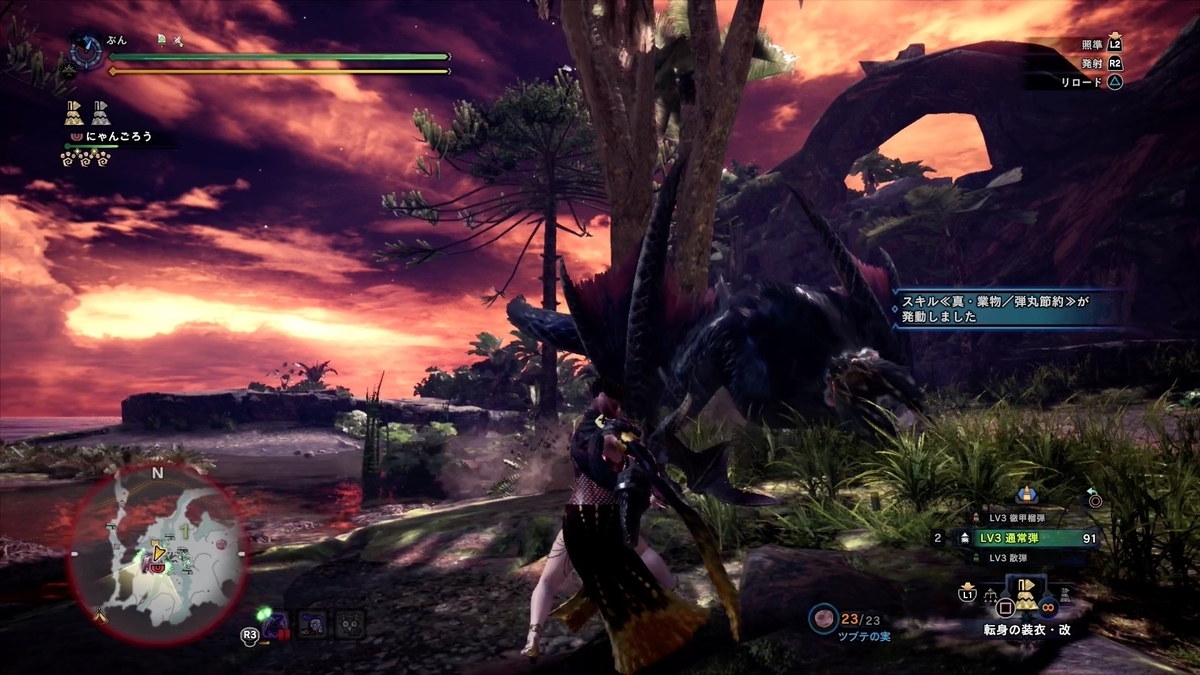Click the gold mantle status icon under the stamina bar
The height and width of the screenshot is (675, 1200).
coord(73,112)
